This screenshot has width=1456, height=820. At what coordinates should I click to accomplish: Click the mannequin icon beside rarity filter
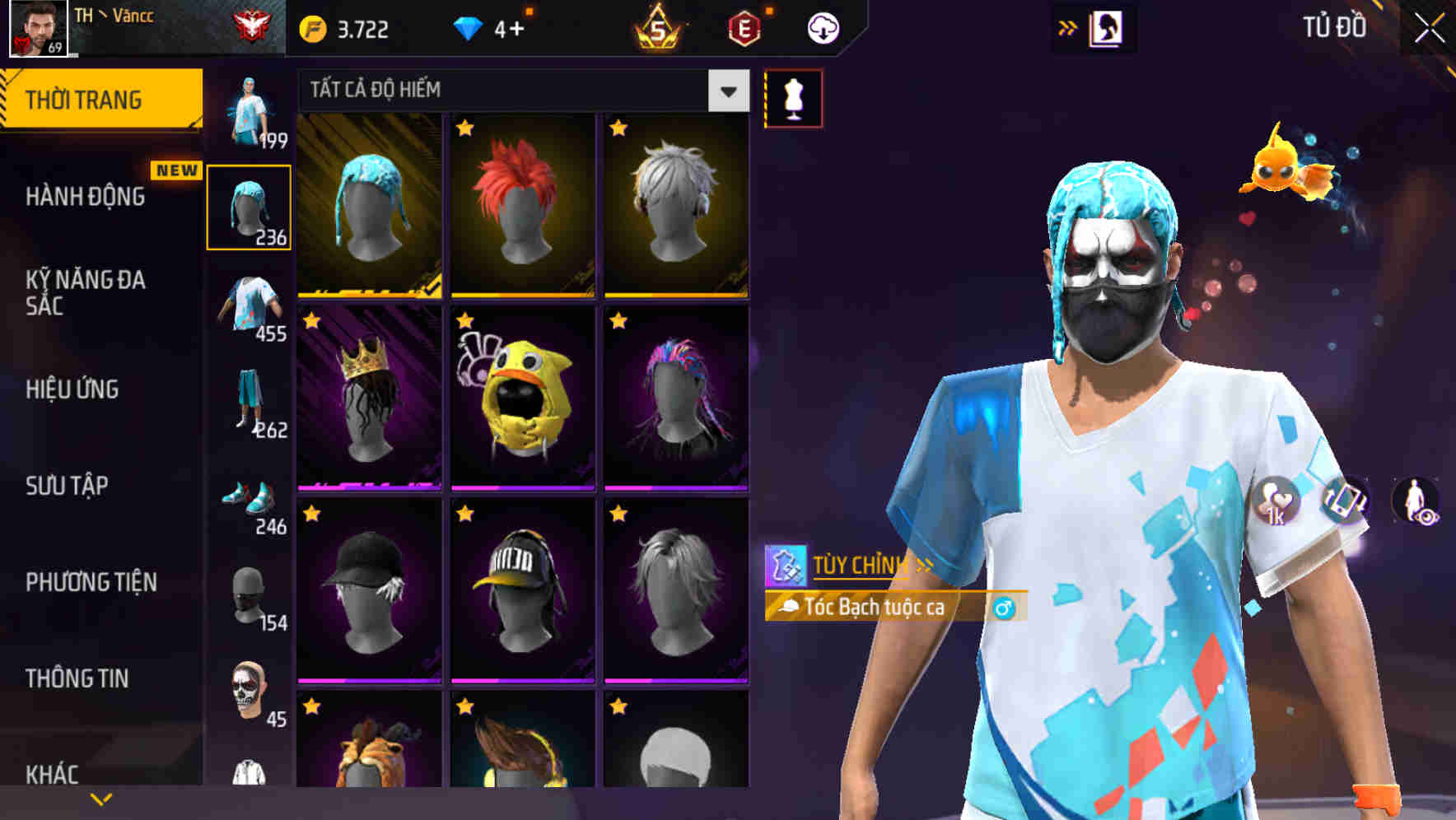pyautogui.click(x=793, y=96)
